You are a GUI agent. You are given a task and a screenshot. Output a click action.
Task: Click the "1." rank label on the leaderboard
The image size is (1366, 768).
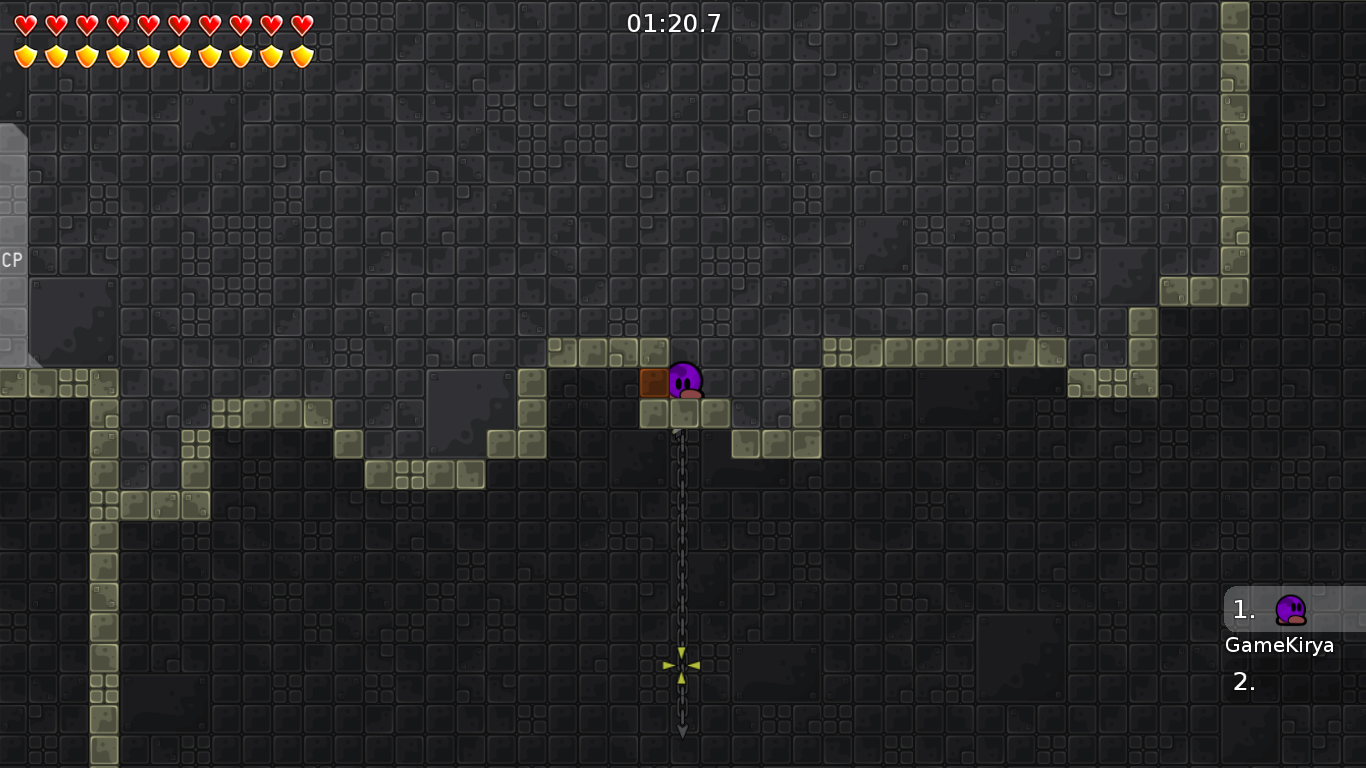click(1242, 607)
